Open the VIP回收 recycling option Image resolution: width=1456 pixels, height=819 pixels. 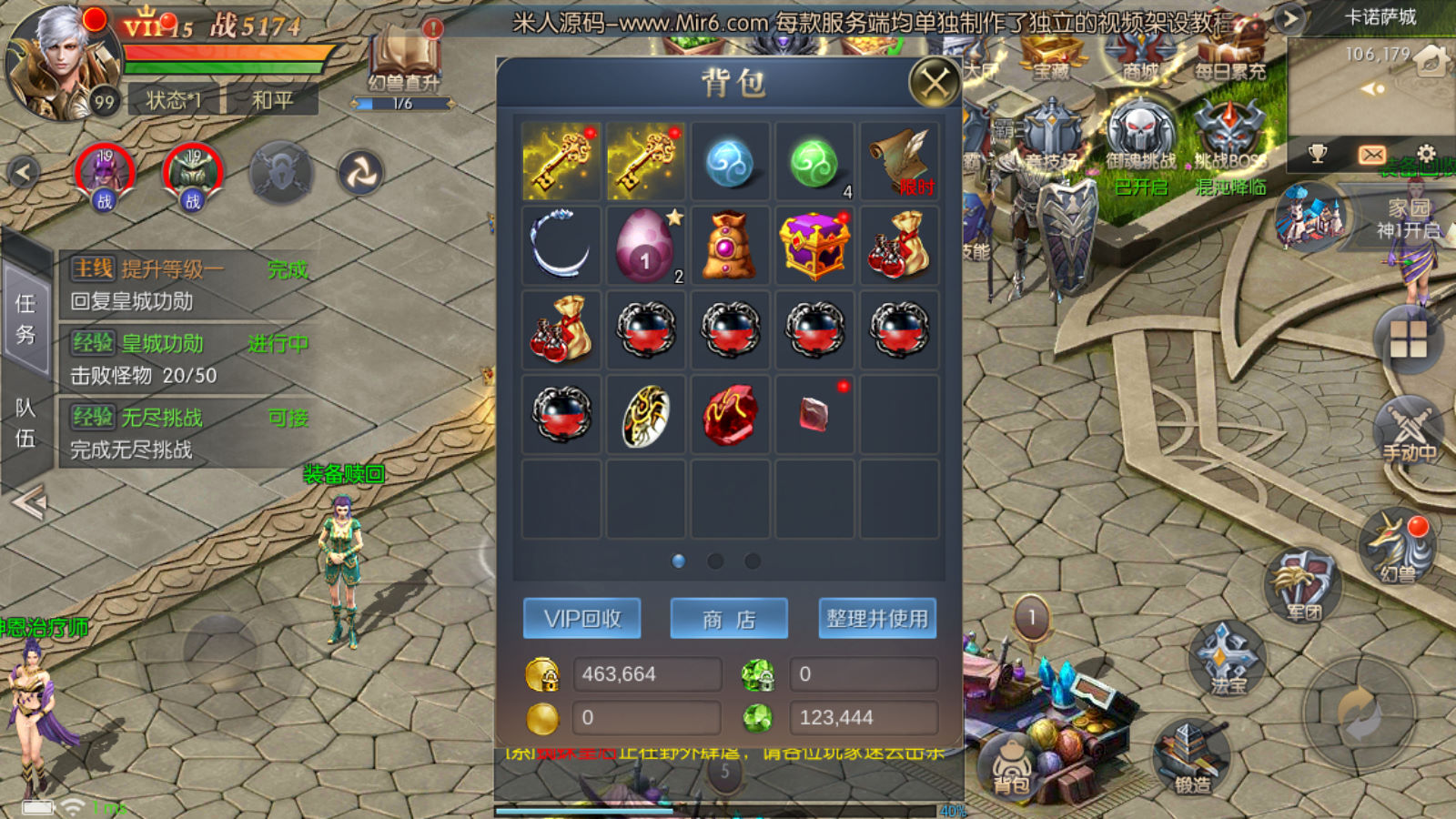click(582, 619)
